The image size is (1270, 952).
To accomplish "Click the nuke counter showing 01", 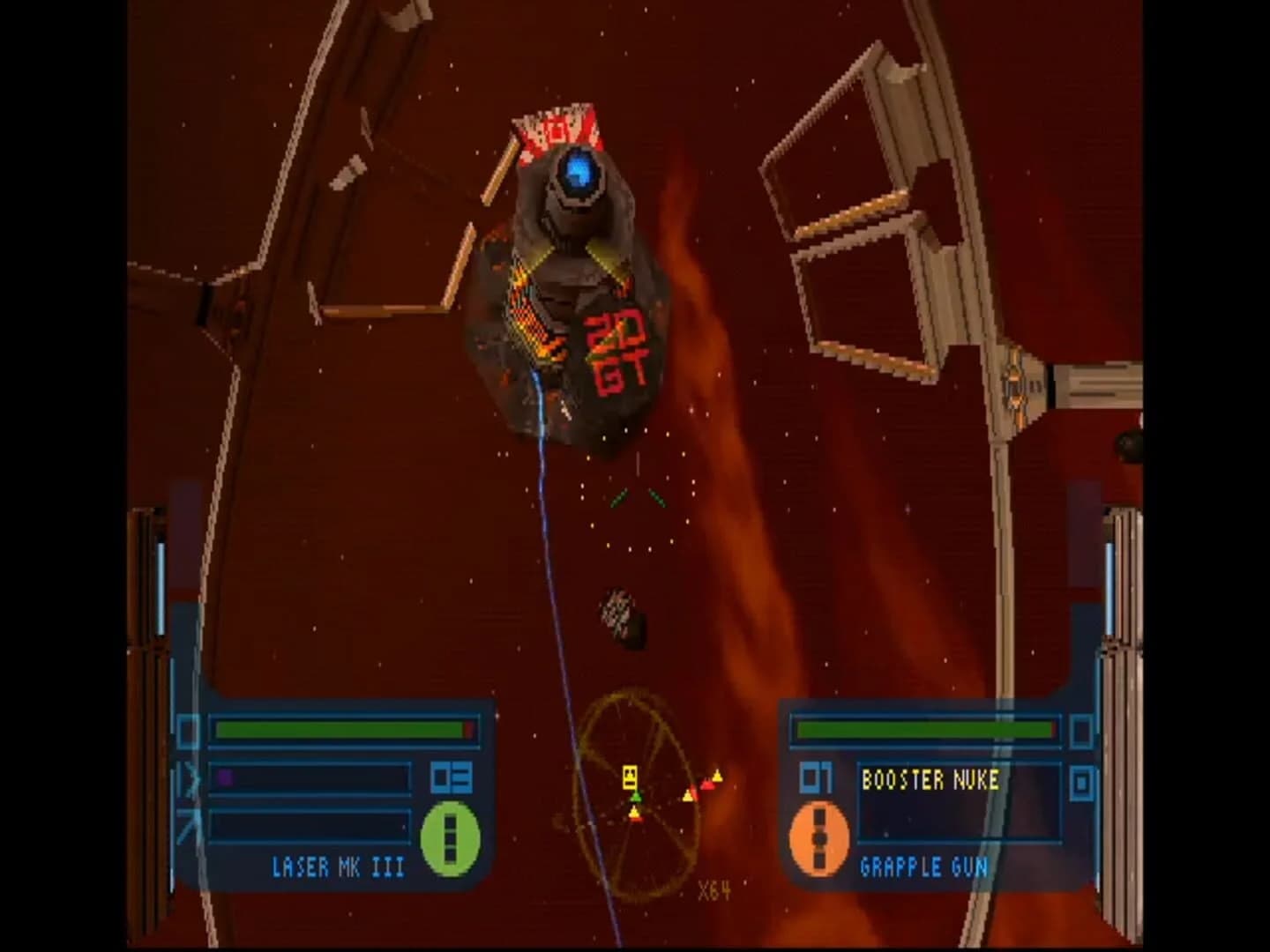I will point(816,777).
